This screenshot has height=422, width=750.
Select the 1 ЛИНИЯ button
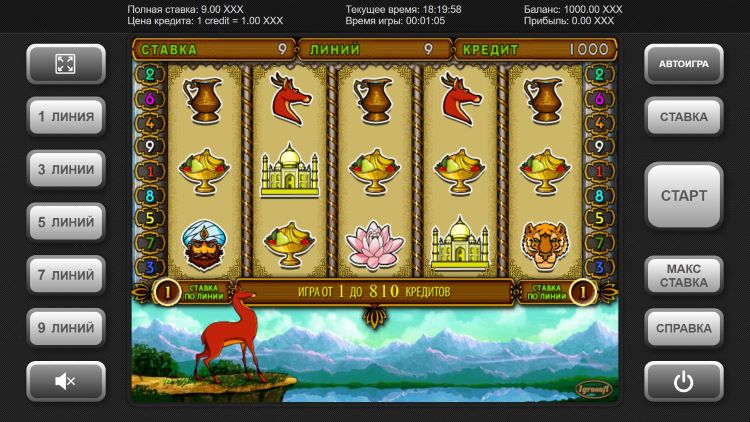66,117
